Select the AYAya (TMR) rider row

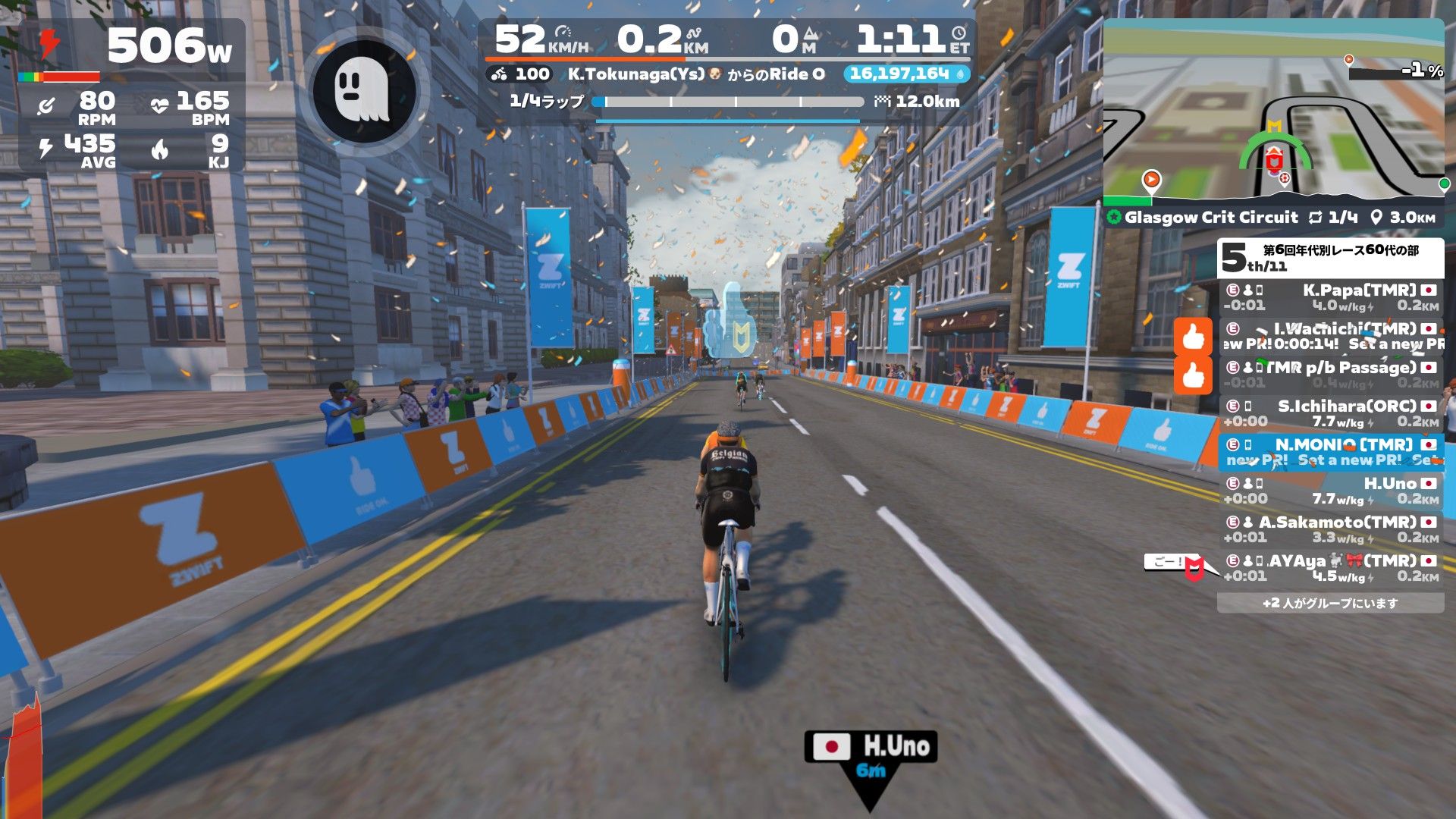pos(1331,568)
